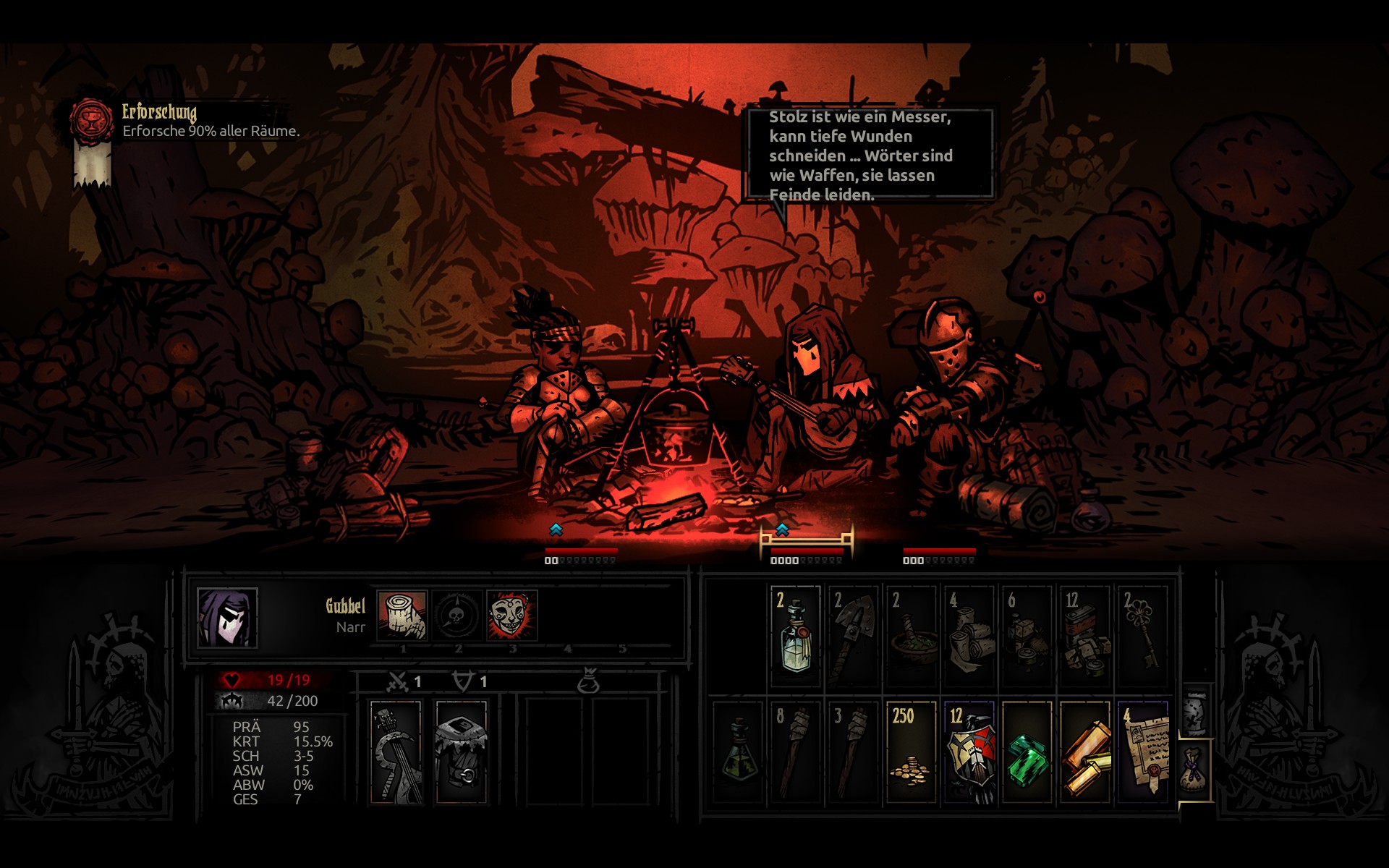Switch to the map scroll tab

click(1195, 712)
